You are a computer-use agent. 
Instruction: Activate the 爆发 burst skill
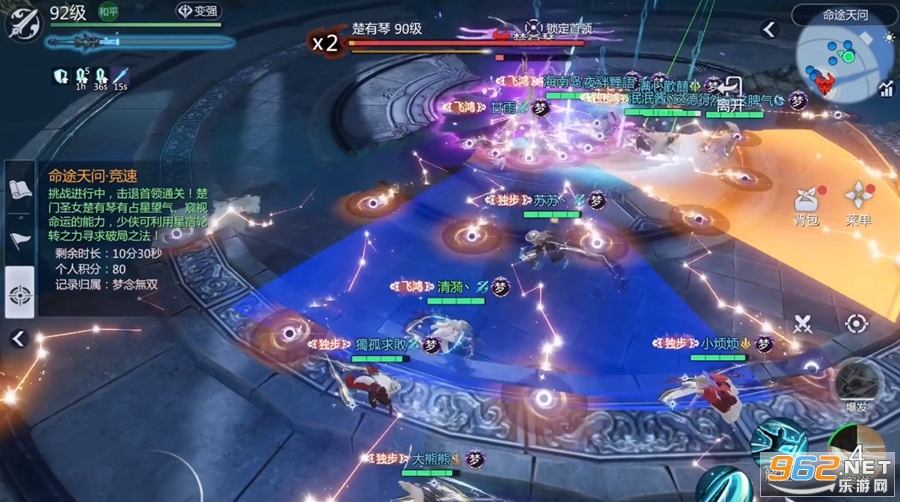856,384
